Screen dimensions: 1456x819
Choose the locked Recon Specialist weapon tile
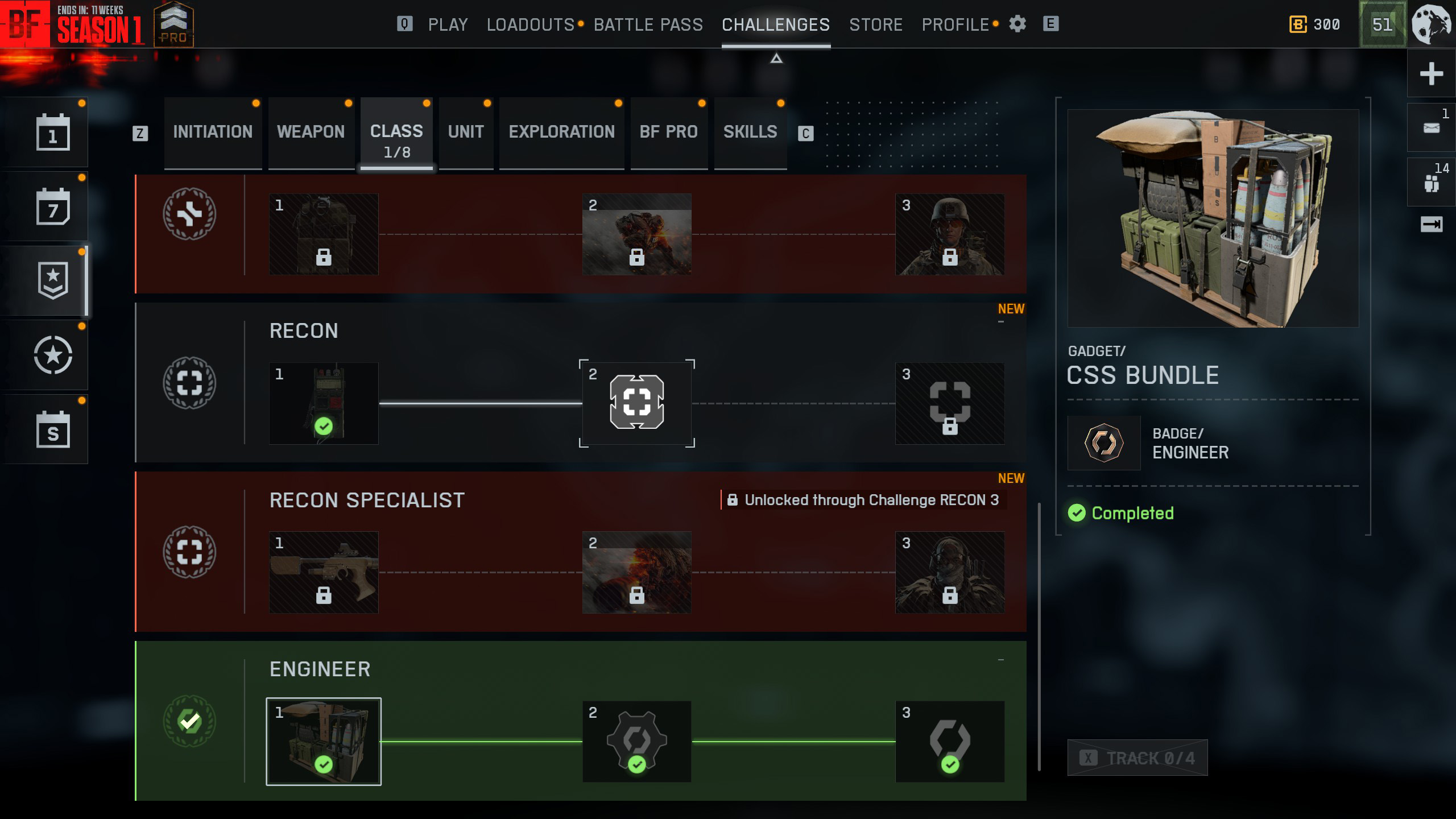point(324,572)
